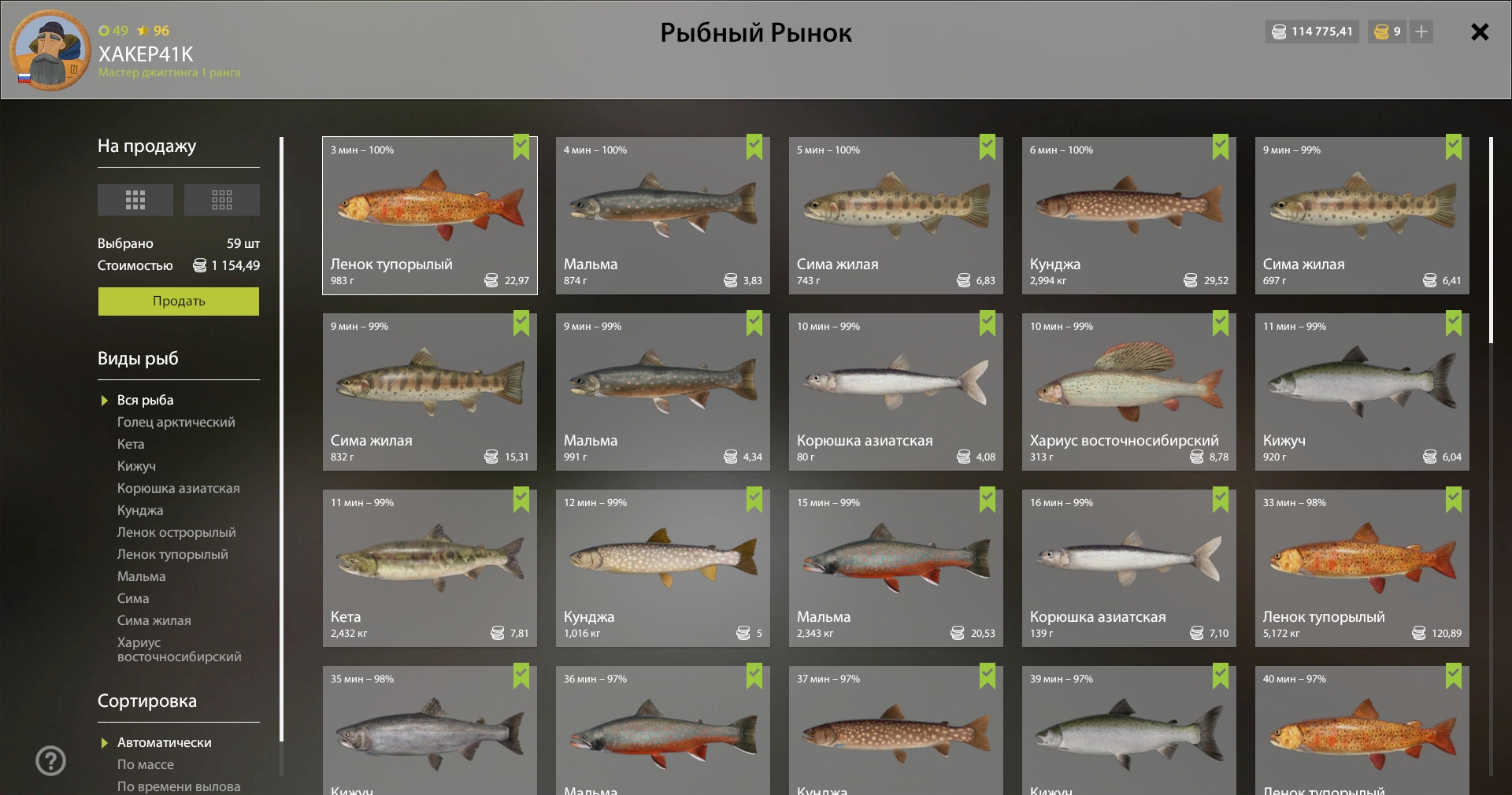The width and height of the screenshot is (1512, 795).
Task: Choose the Ленок острорылый filter
Action: point(176,532)
